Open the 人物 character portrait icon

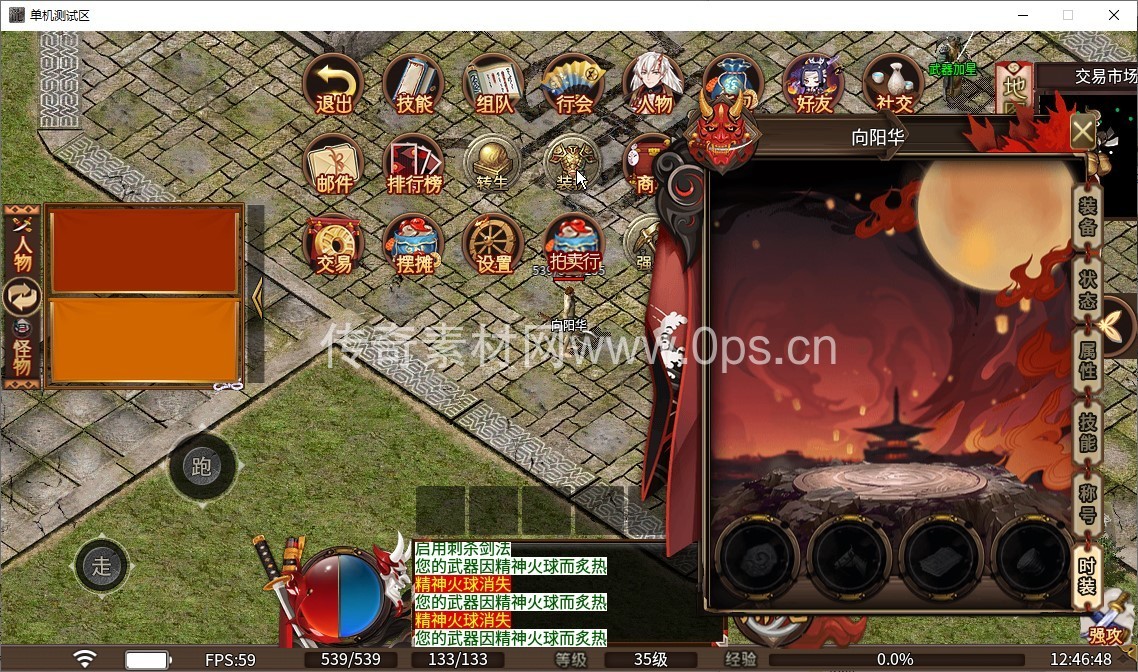(x=654, y=83)
